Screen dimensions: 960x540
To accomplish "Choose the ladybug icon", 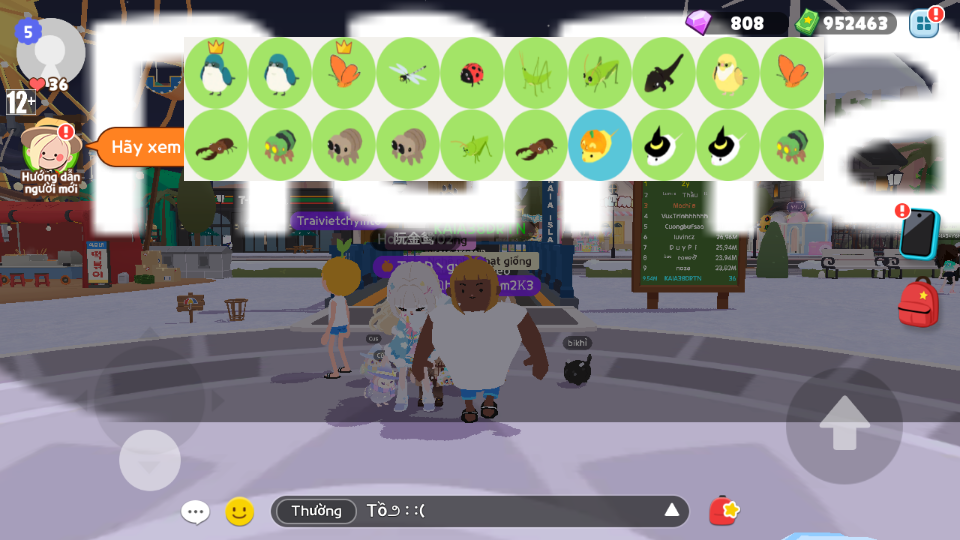I will coord(472,73).
